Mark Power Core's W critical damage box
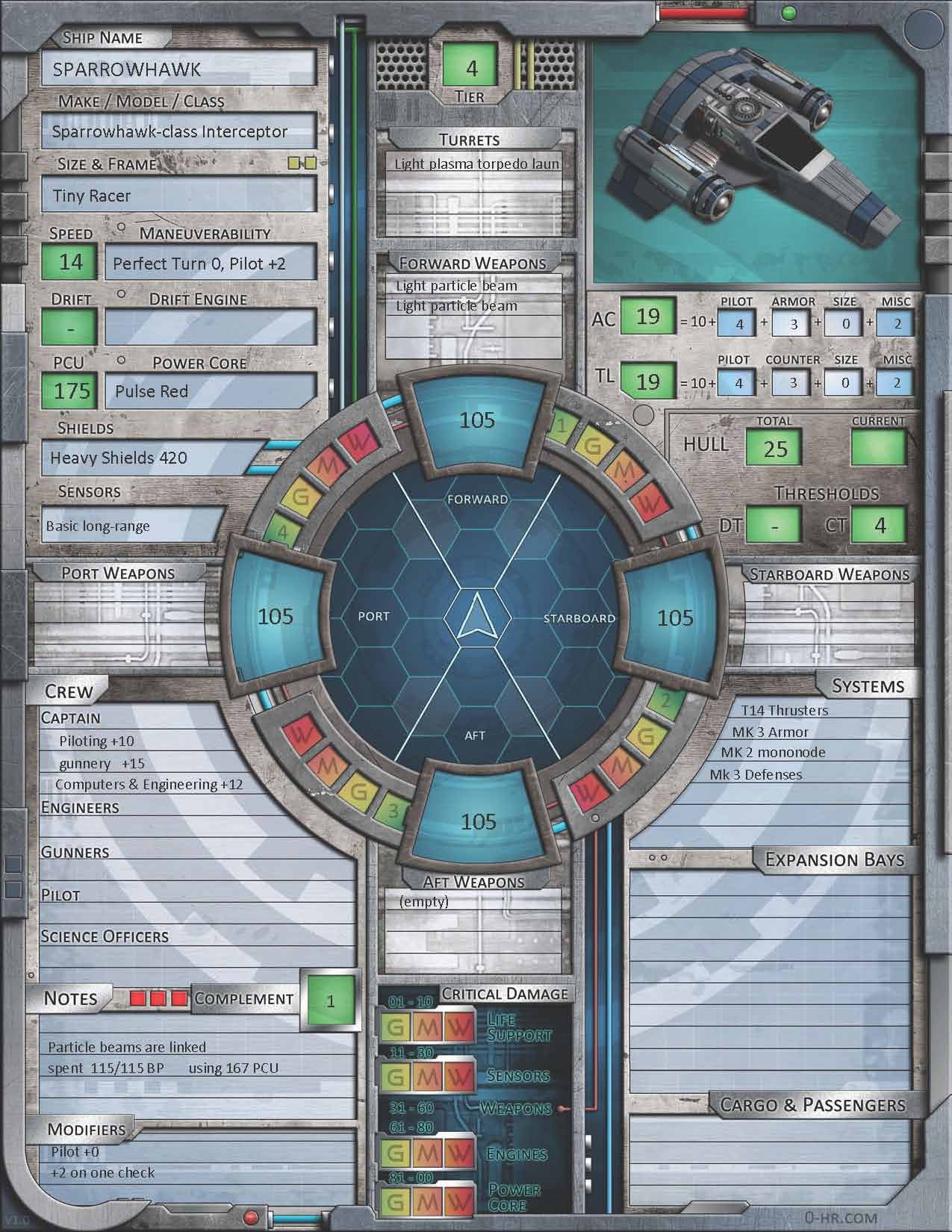This screenshot has width=952, height=1232. tap(460, 1201)
